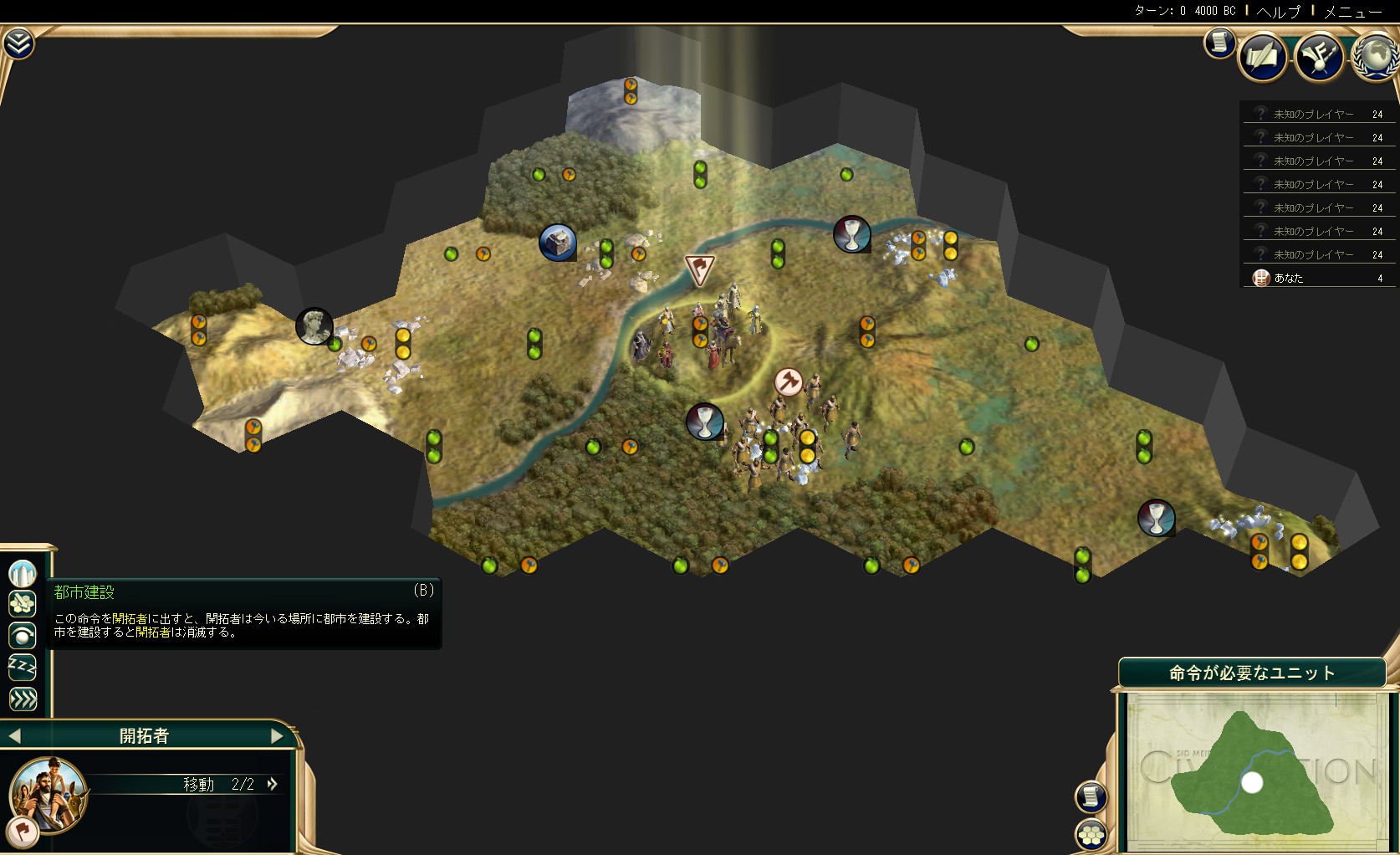
Task: Skip the unit's turn with the triple-chevron button
Action: [x=23, y=699]
